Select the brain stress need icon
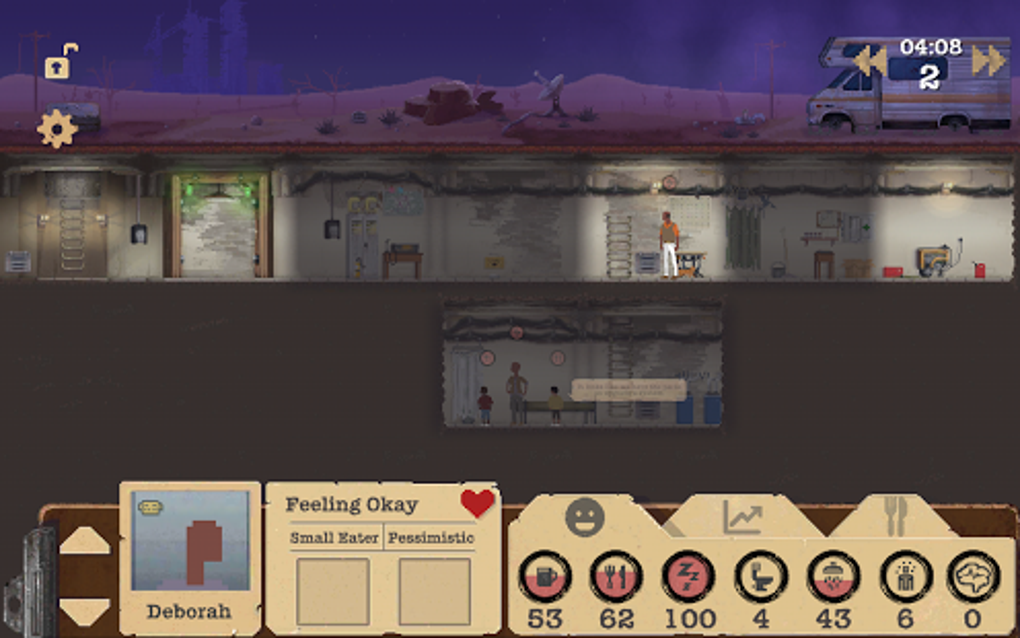The image size is (1020, 638). click(973, 576)
